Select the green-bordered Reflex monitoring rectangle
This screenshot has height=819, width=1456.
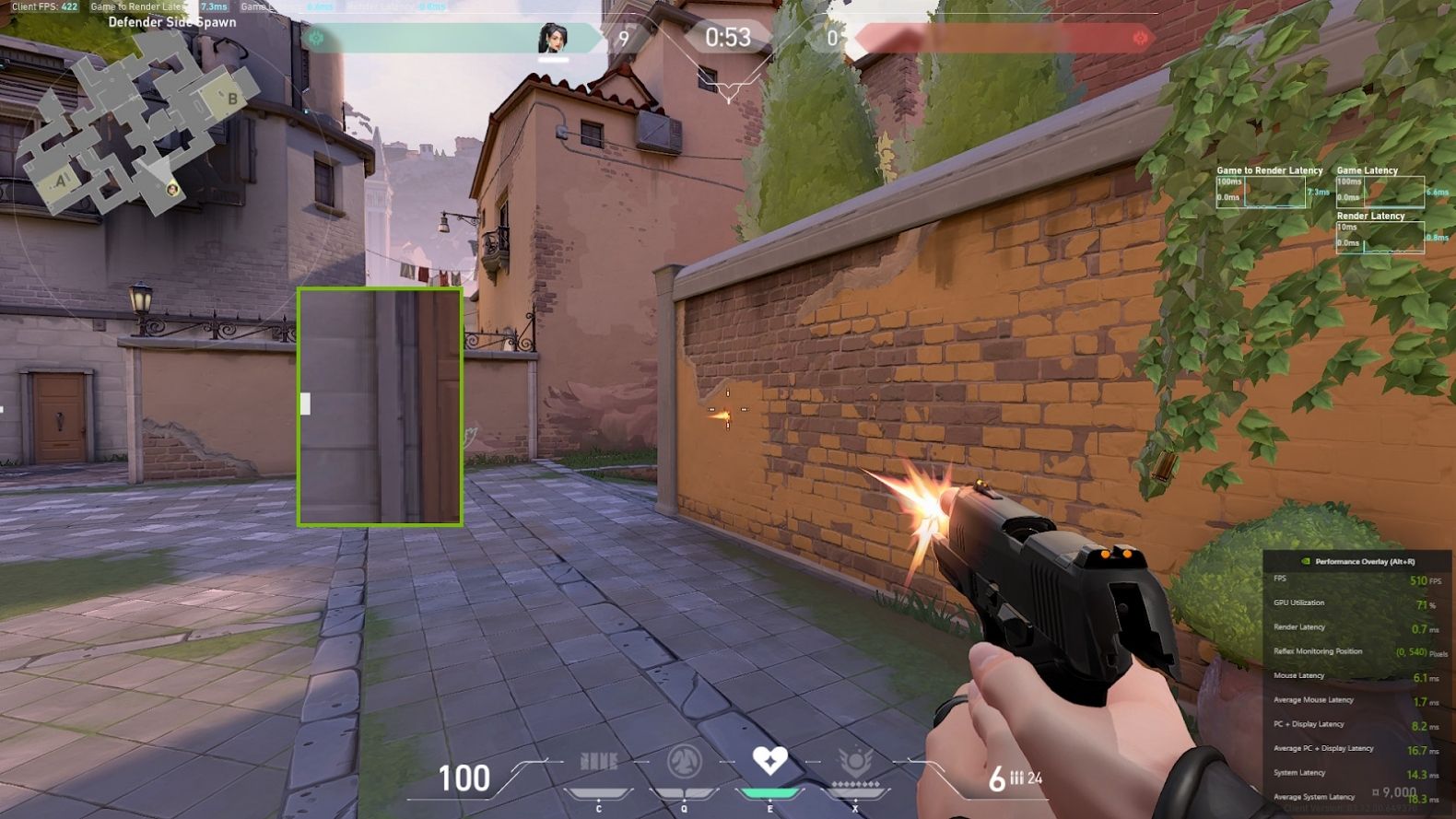pos(380,406)
